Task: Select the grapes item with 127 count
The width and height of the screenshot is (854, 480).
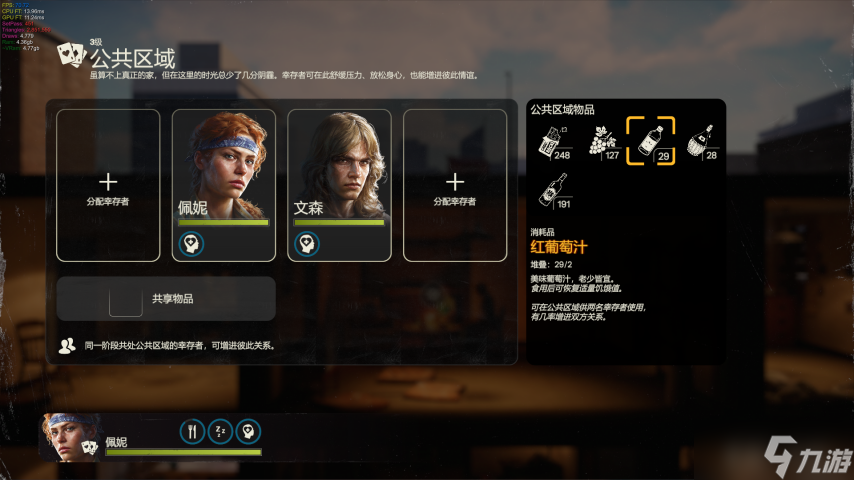Action: tap(601, 141)
